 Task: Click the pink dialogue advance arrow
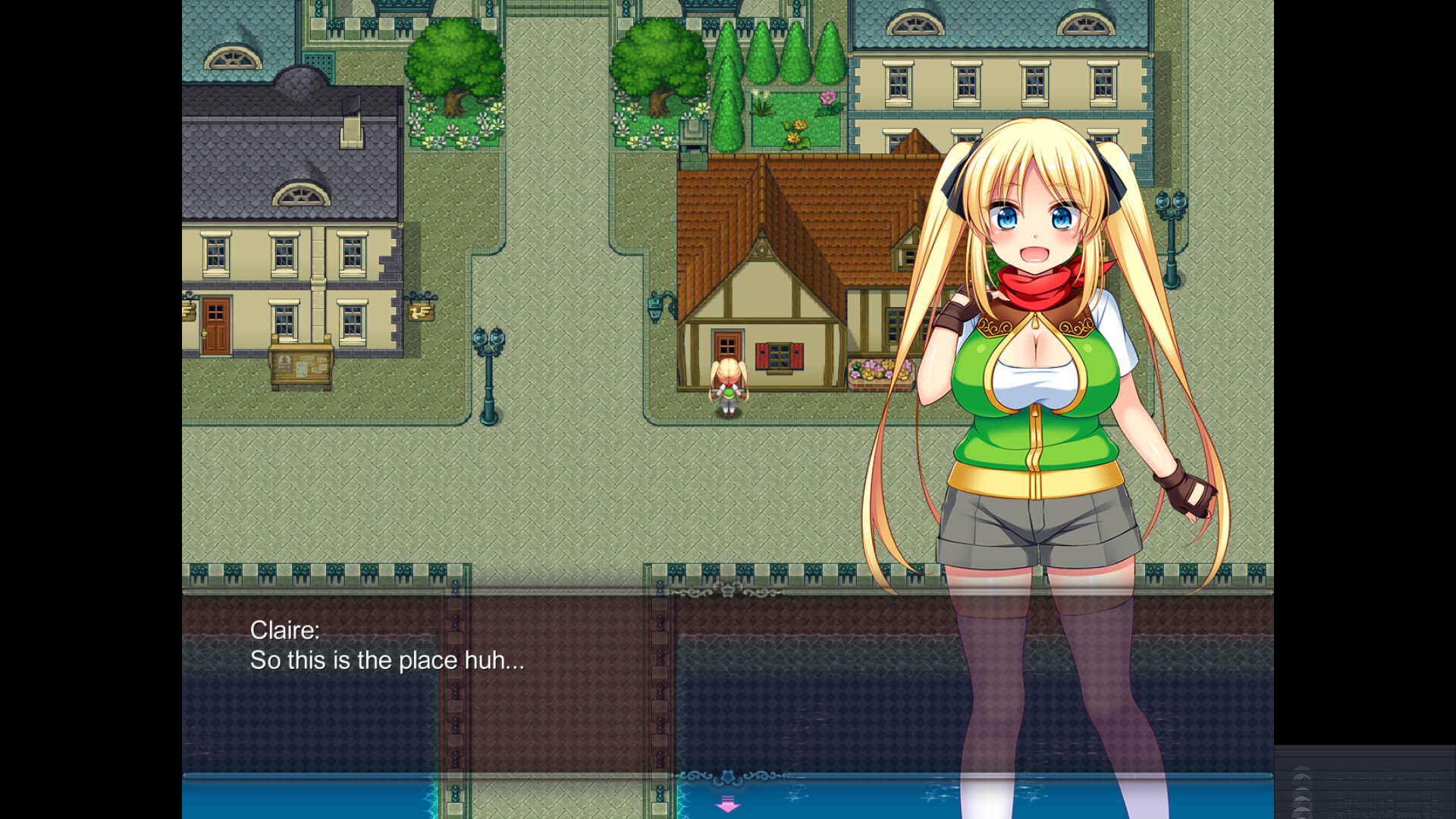[727, 803]
